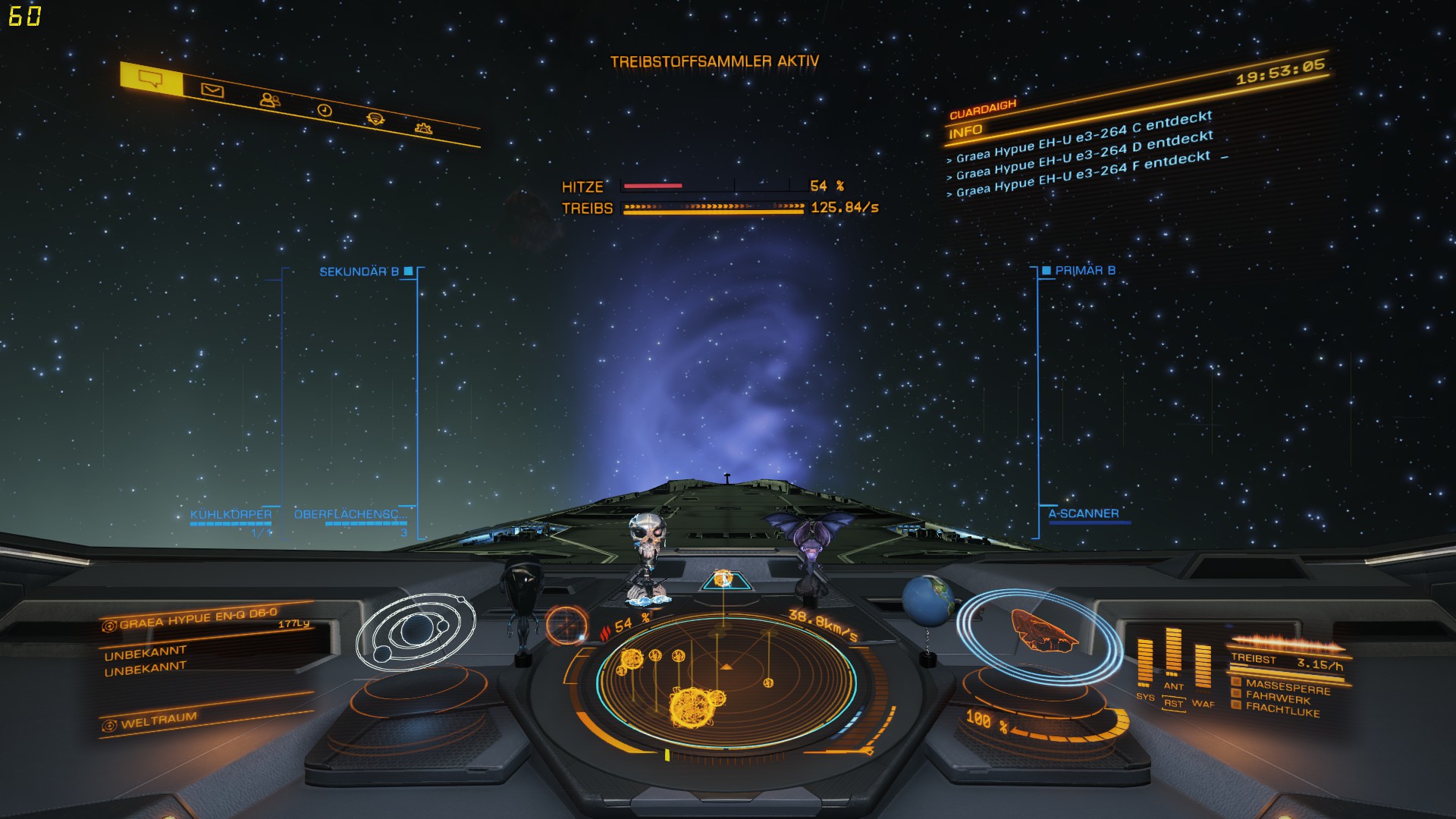Open the squadron badge tab

click(x=375, y=118)
